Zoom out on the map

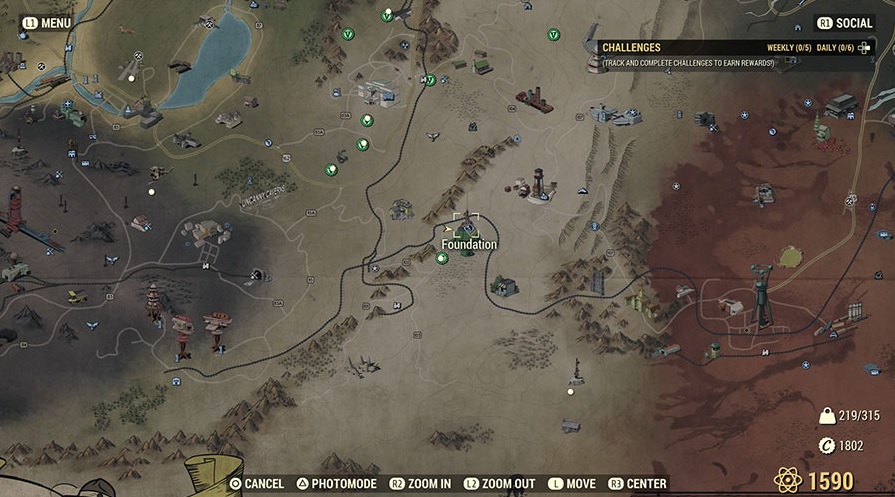pos(500,484)
